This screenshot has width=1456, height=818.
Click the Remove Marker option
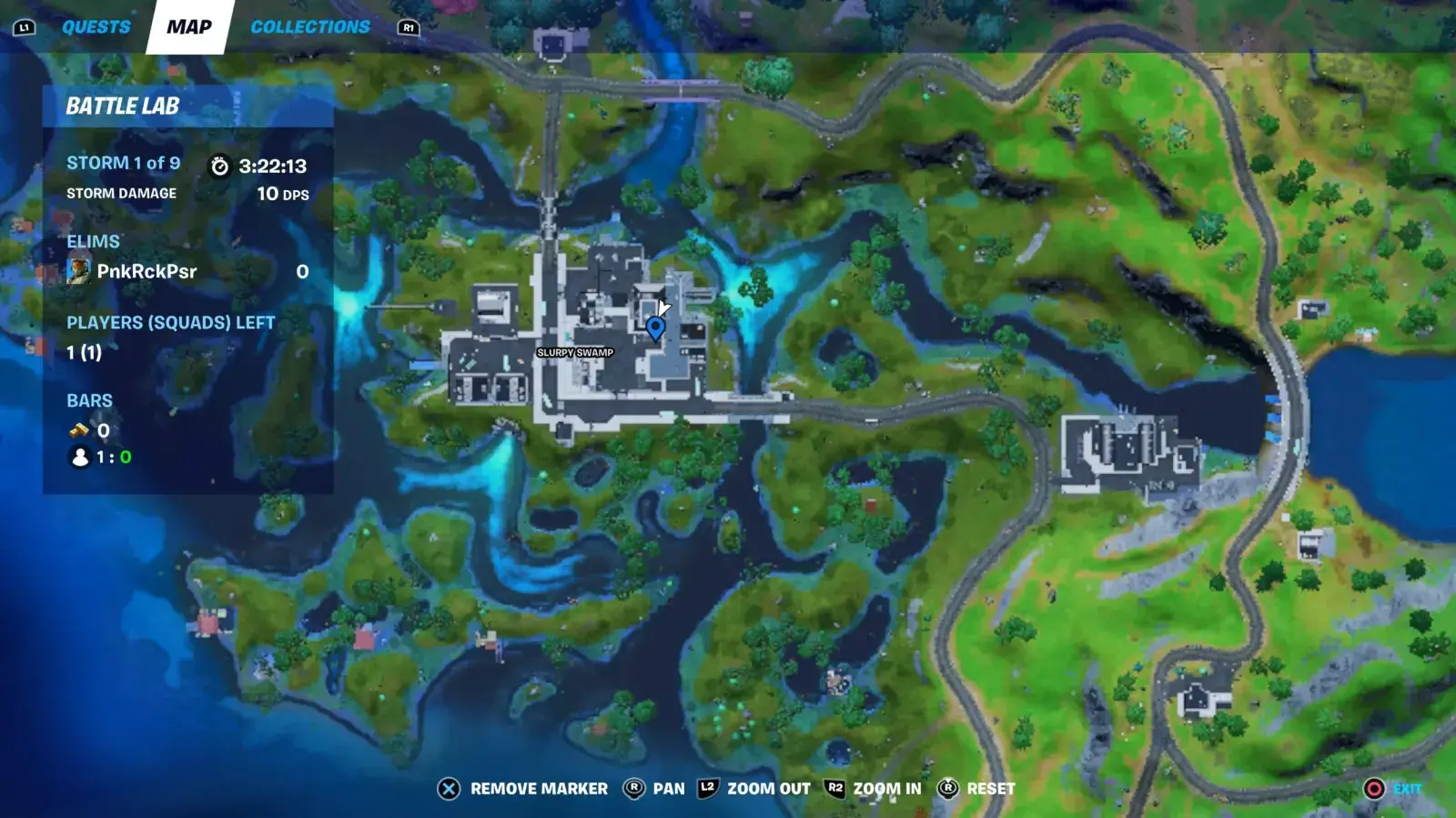pos(523,789)
